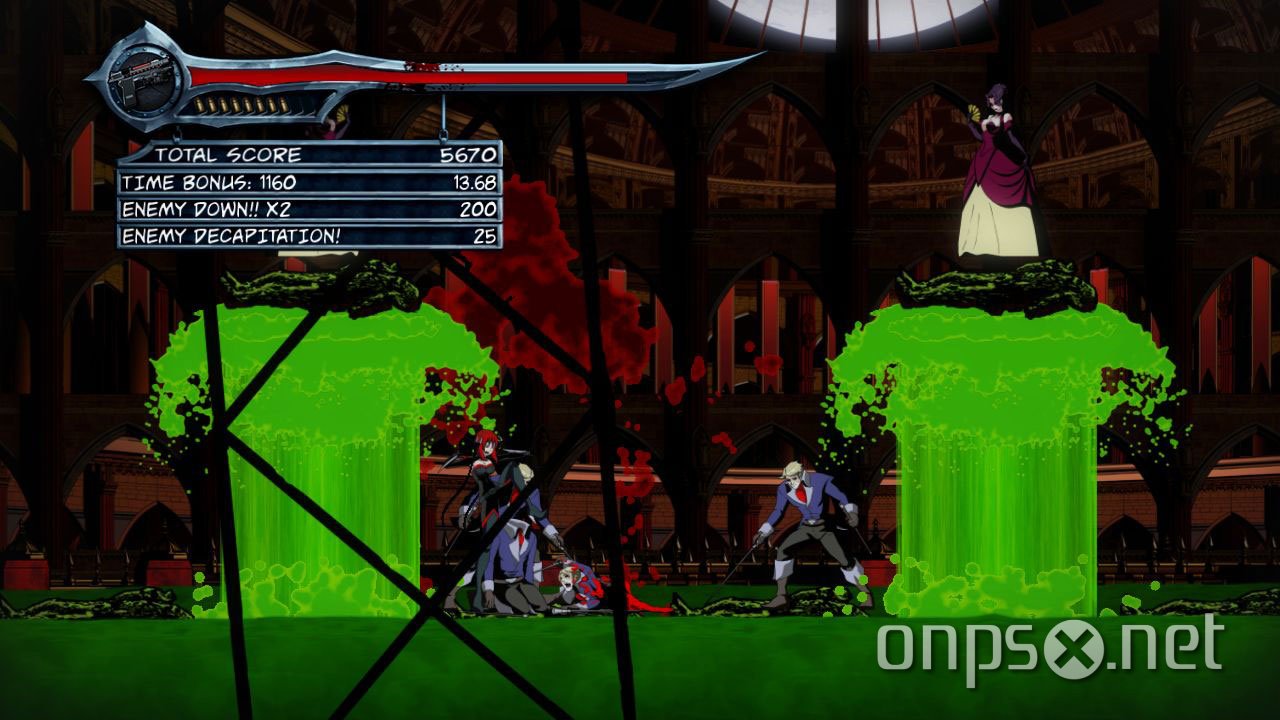Image resolution: width=1280 pixels, height=720 pixels.
Task: Click the red health gauge bar
Action: 400,75
